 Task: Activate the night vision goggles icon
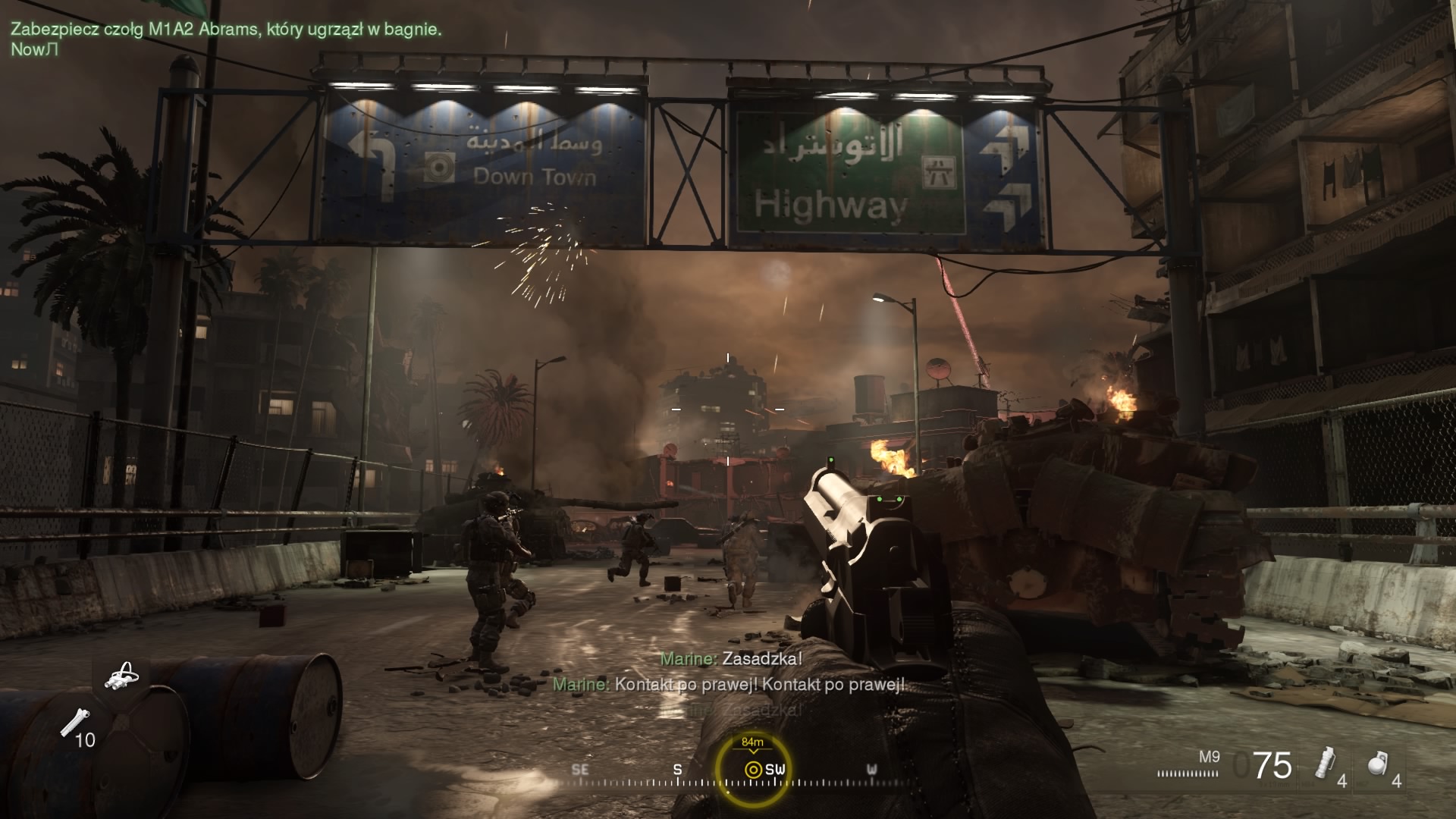click(x=121, y=676)
